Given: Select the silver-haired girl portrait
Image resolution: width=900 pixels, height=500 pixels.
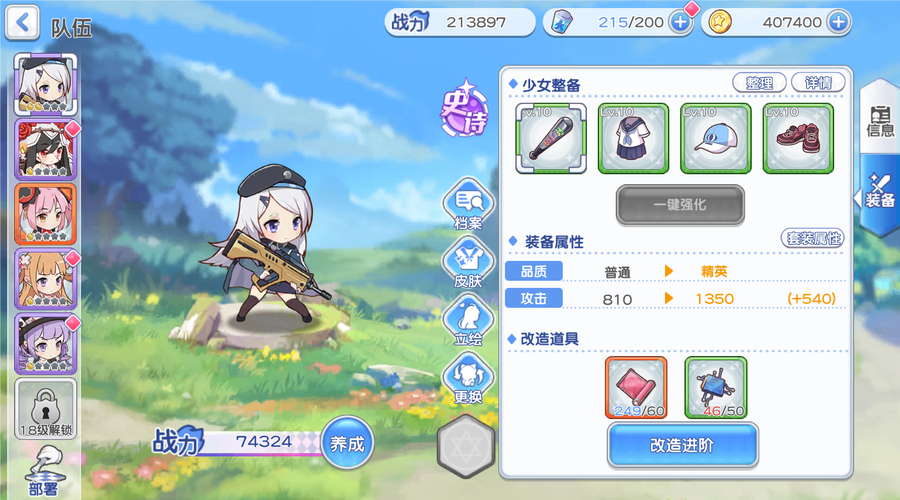Looking at the screenshot, I should (44, 84).
